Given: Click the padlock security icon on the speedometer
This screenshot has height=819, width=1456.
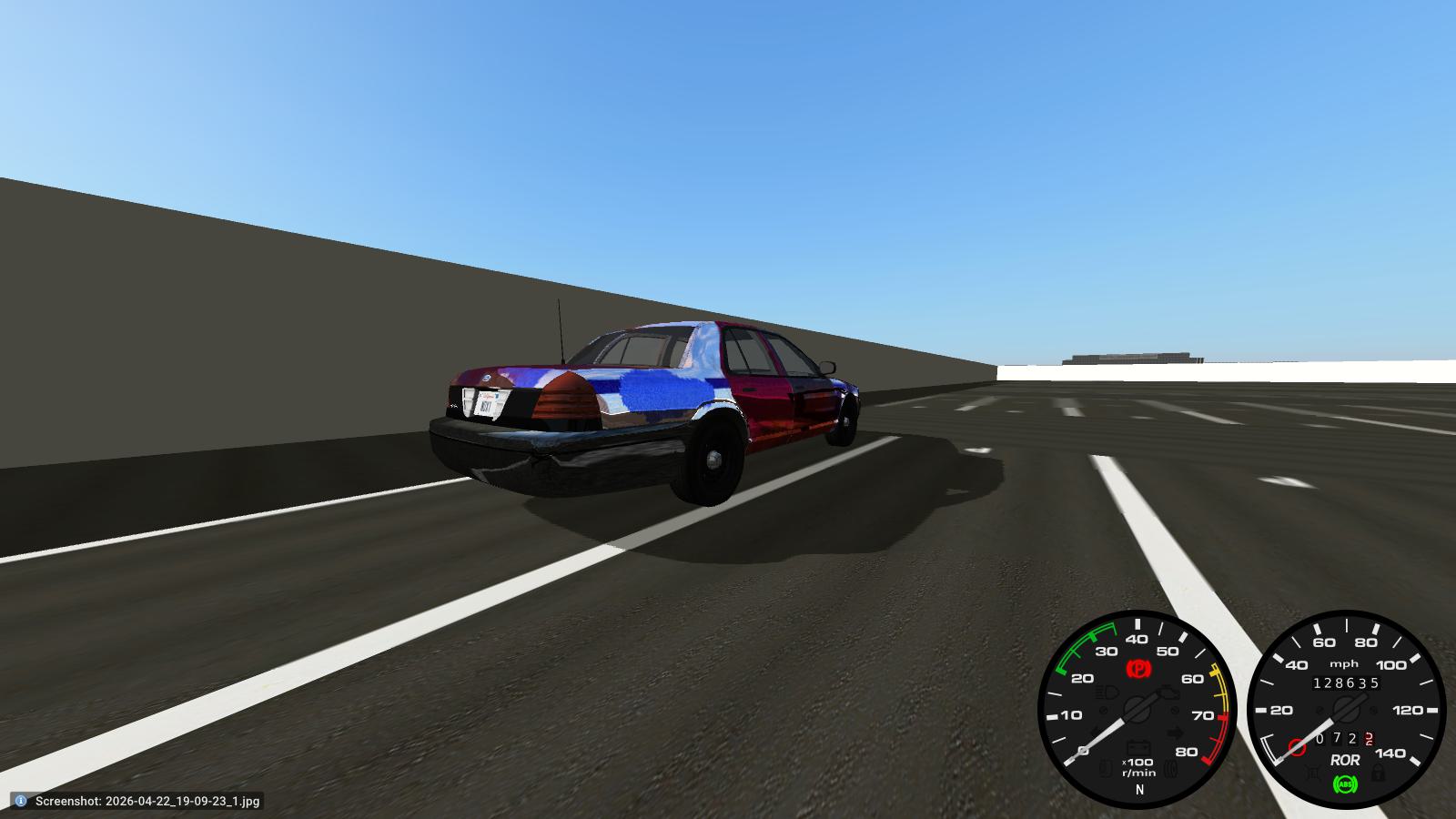Looking at the screenshot, I should pyautogui.click(x=1378, y=773).
